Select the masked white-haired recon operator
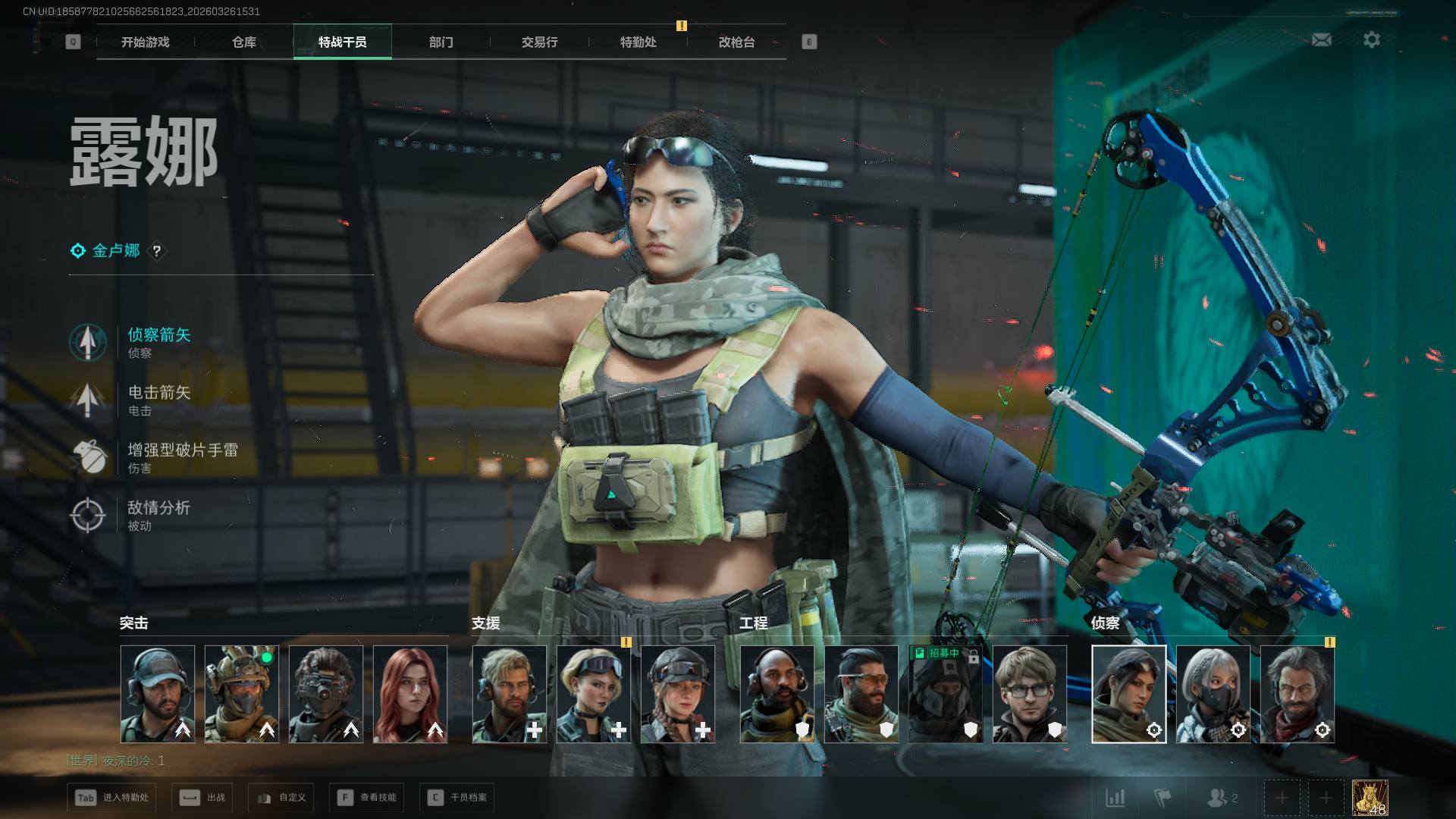The height and width of the screenshot is (819, 1456). (x=1213, y=694)
